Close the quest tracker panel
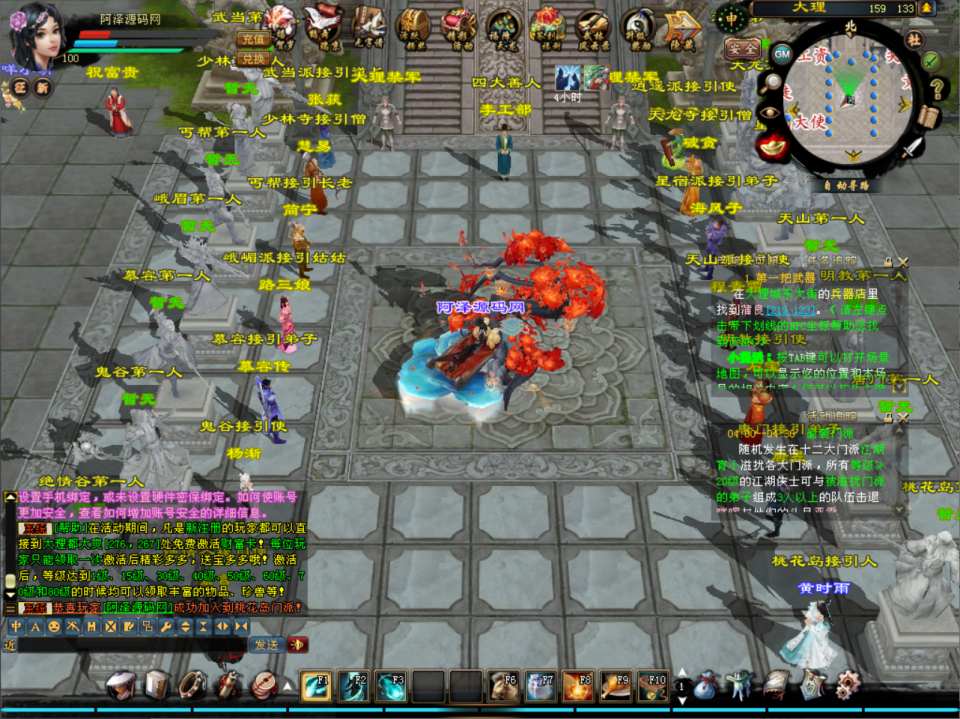960x719 pixels. tap(902, 262)
